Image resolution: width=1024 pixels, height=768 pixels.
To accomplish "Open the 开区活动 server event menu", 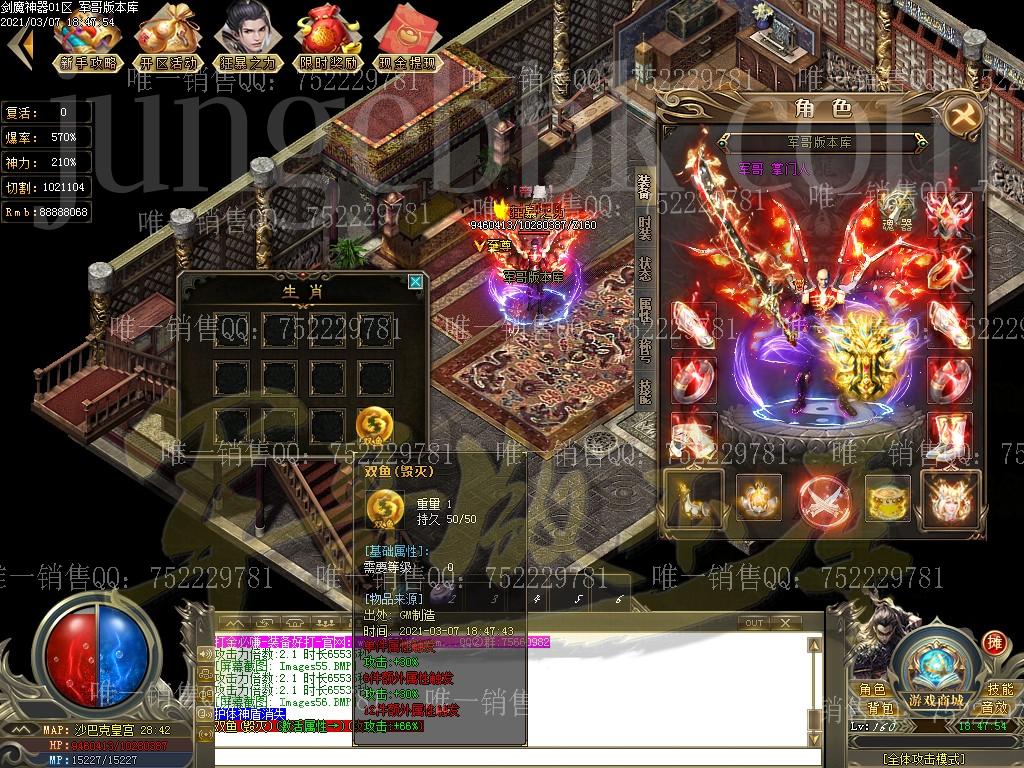I will pyautogui.click(x=167, y=40).
